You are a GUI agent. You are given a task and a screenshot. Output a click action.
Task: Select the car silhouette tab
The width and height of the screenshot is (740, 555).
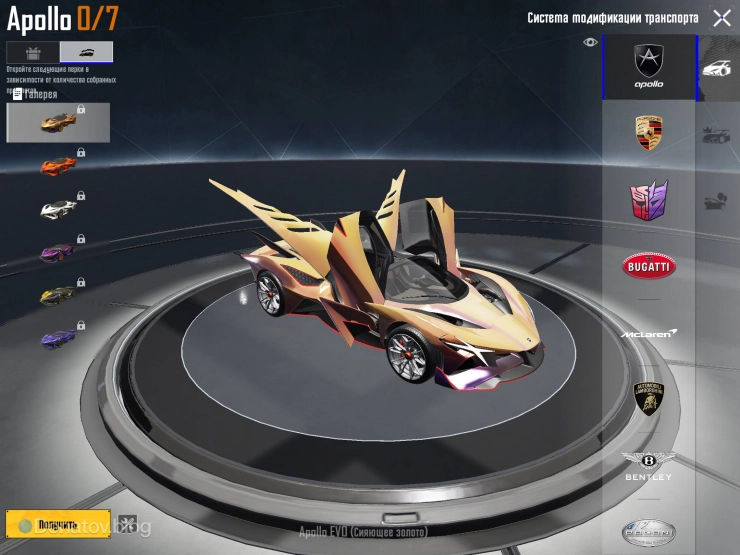(86, 53)
